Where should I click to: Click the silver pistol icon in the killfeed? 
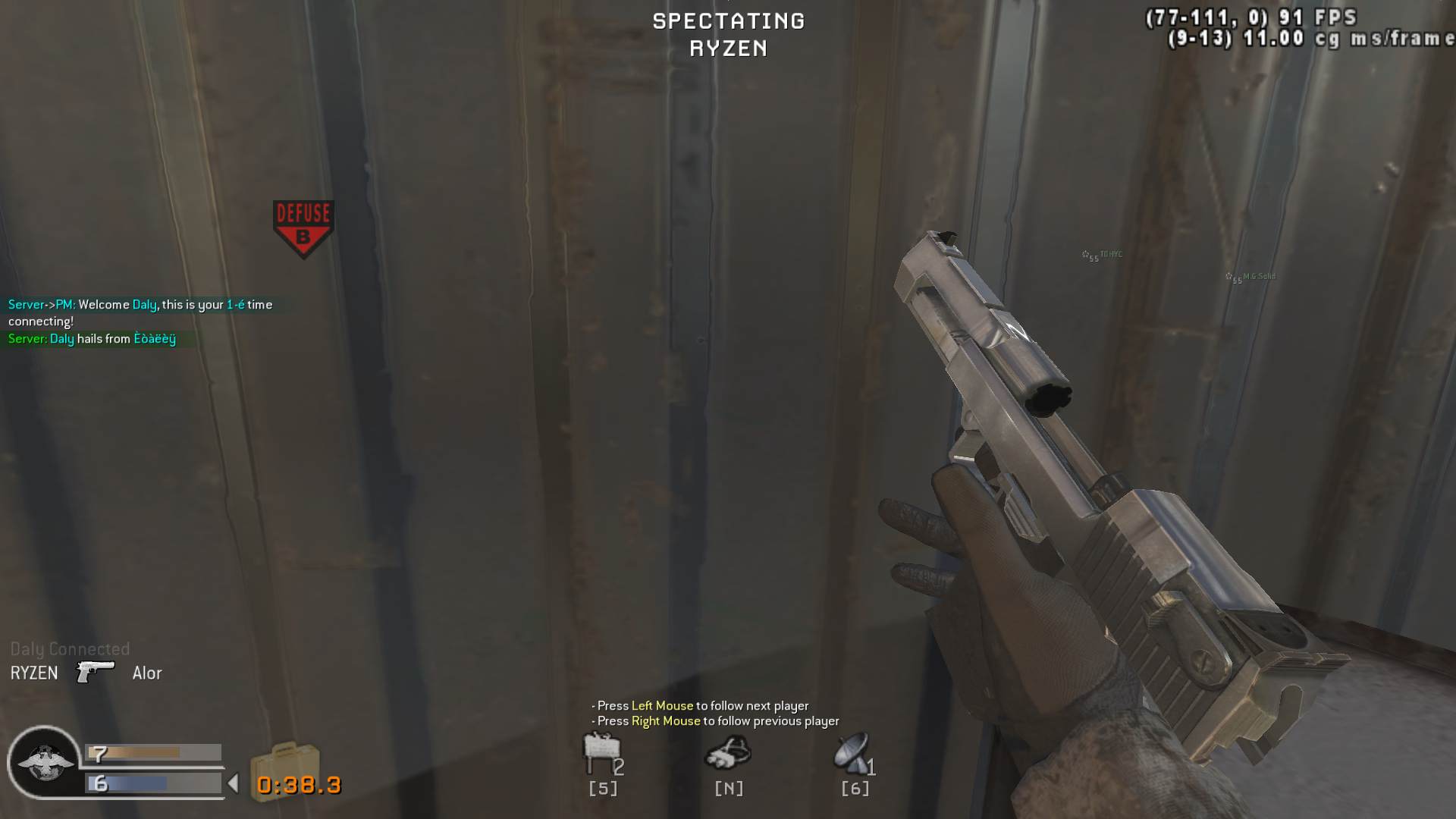tap(95, 673)
